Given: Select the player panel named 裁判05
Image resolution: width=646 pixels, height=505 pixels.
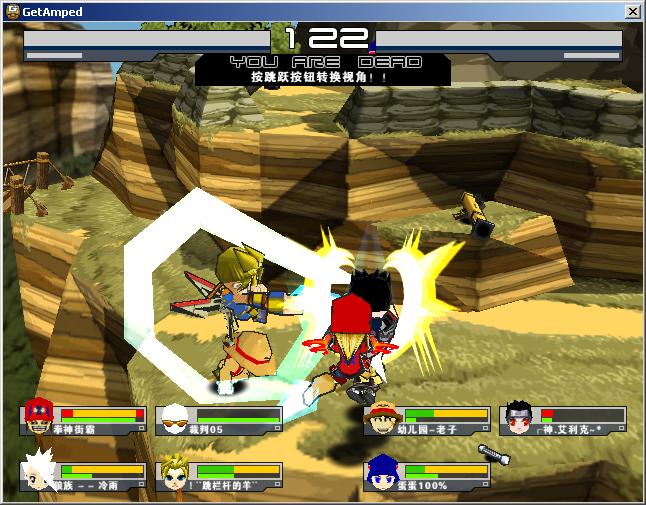Looking at the screenshot, I should tap(219, 420).
